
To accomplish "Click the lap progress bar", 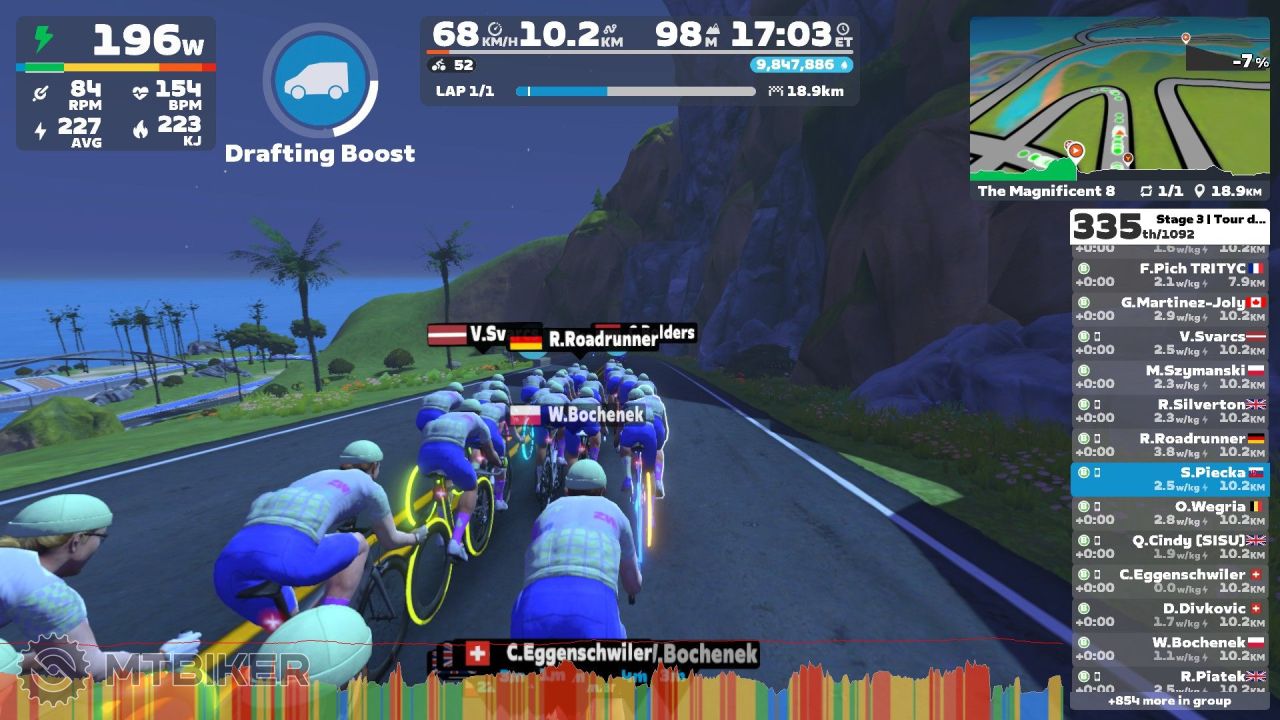I will click(x=635, y=91).
